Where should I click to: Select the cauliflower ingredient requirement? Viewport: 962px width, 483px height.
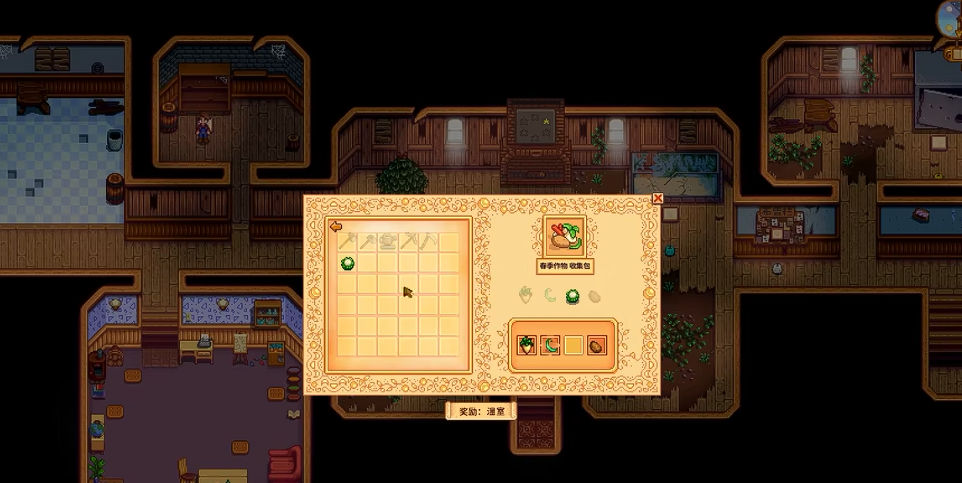point(573,295)
